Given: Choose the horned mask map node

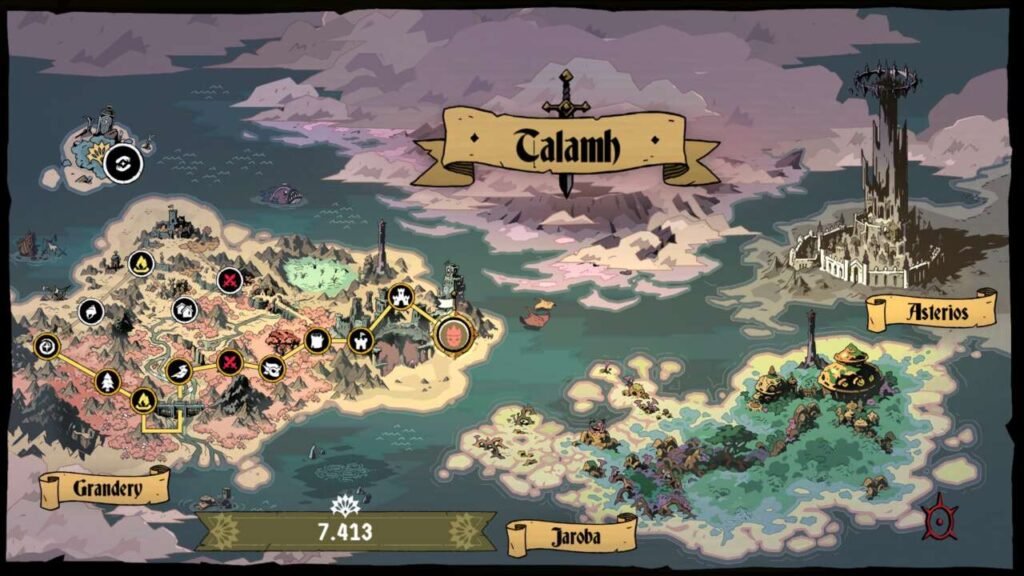Looking at the screenshot, I should 272,369.
